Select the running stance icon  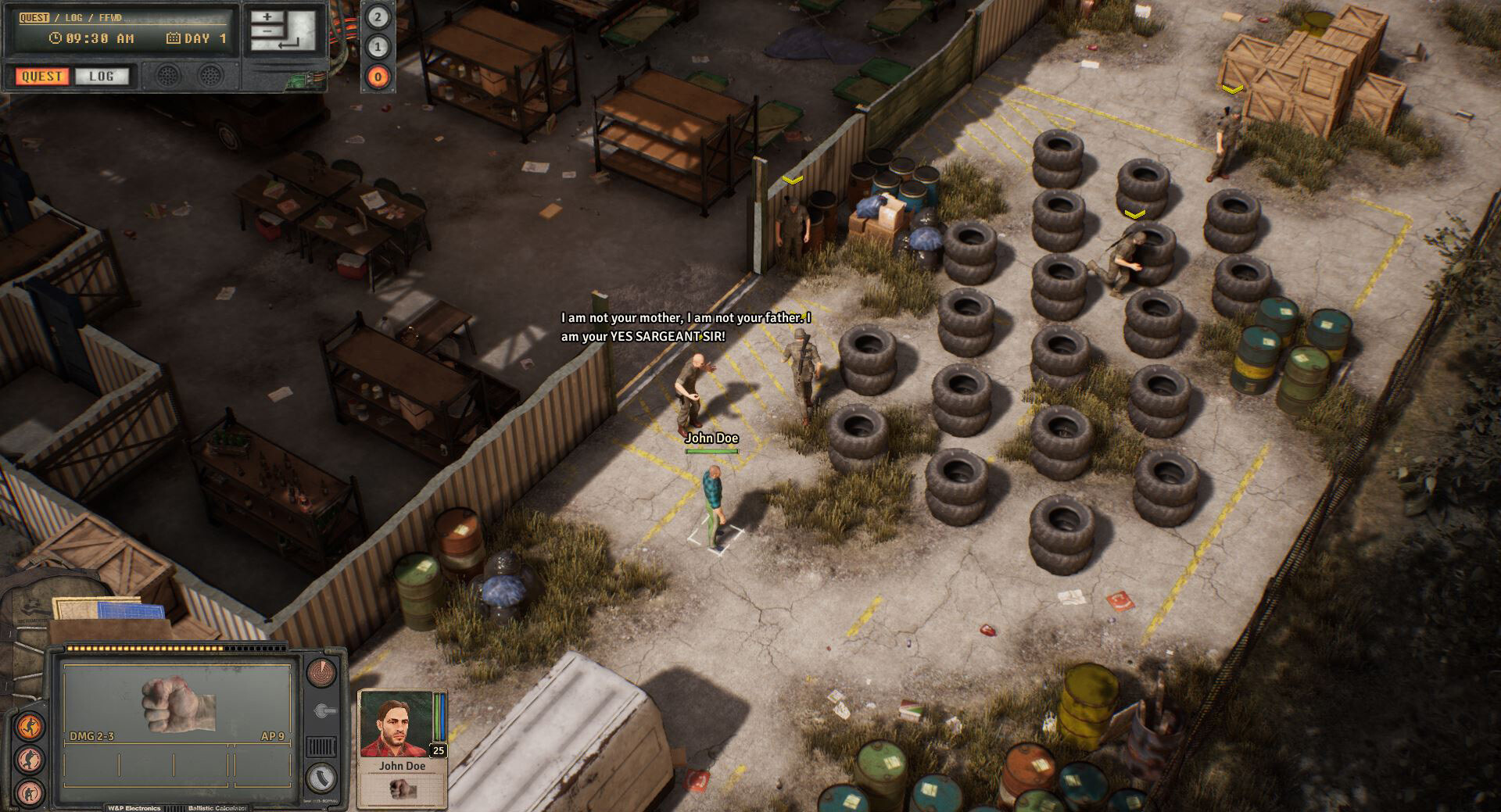tap(30, 726)
